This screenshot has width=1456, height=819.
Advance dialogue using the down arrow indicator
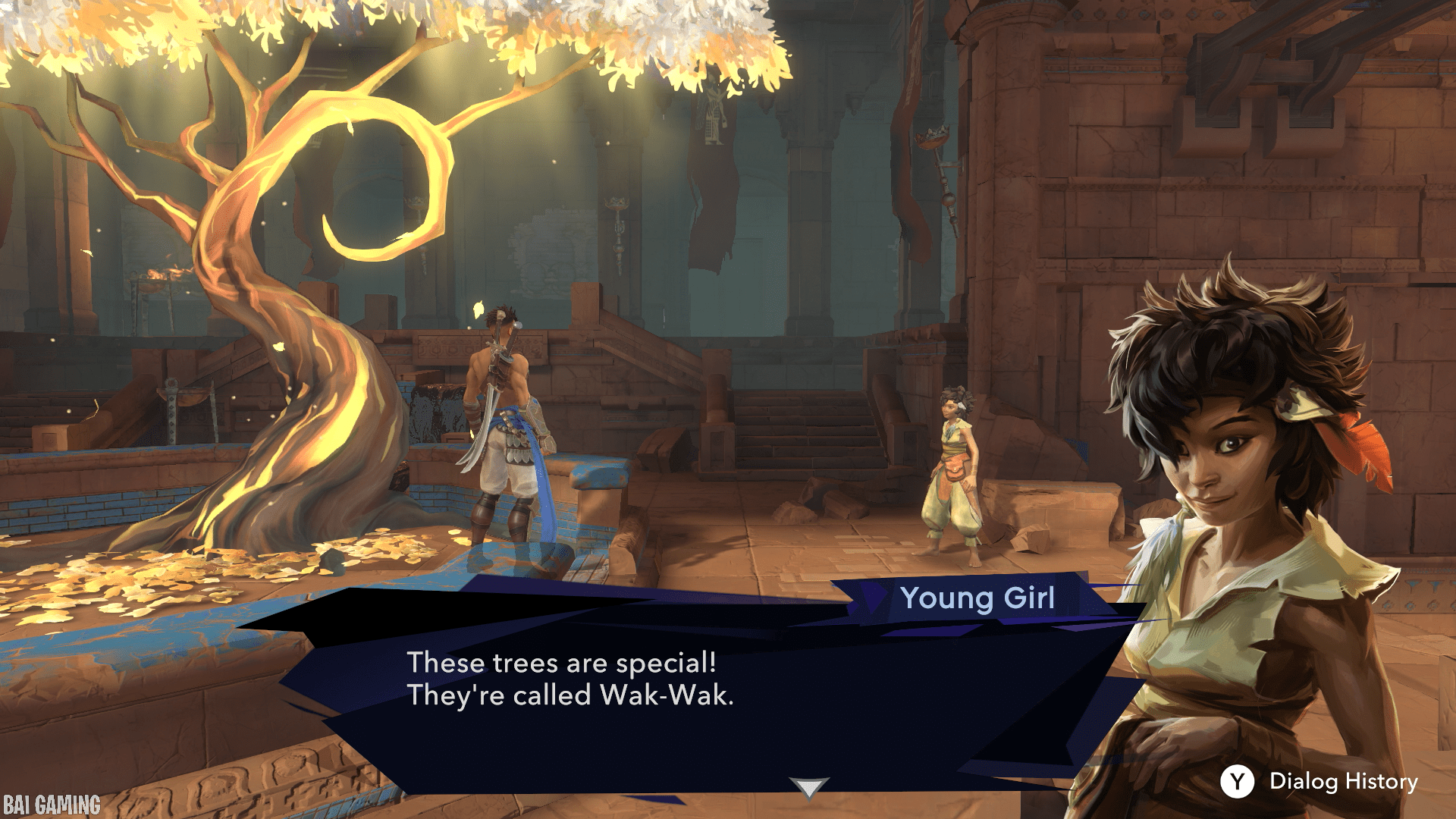pos(808,787)
